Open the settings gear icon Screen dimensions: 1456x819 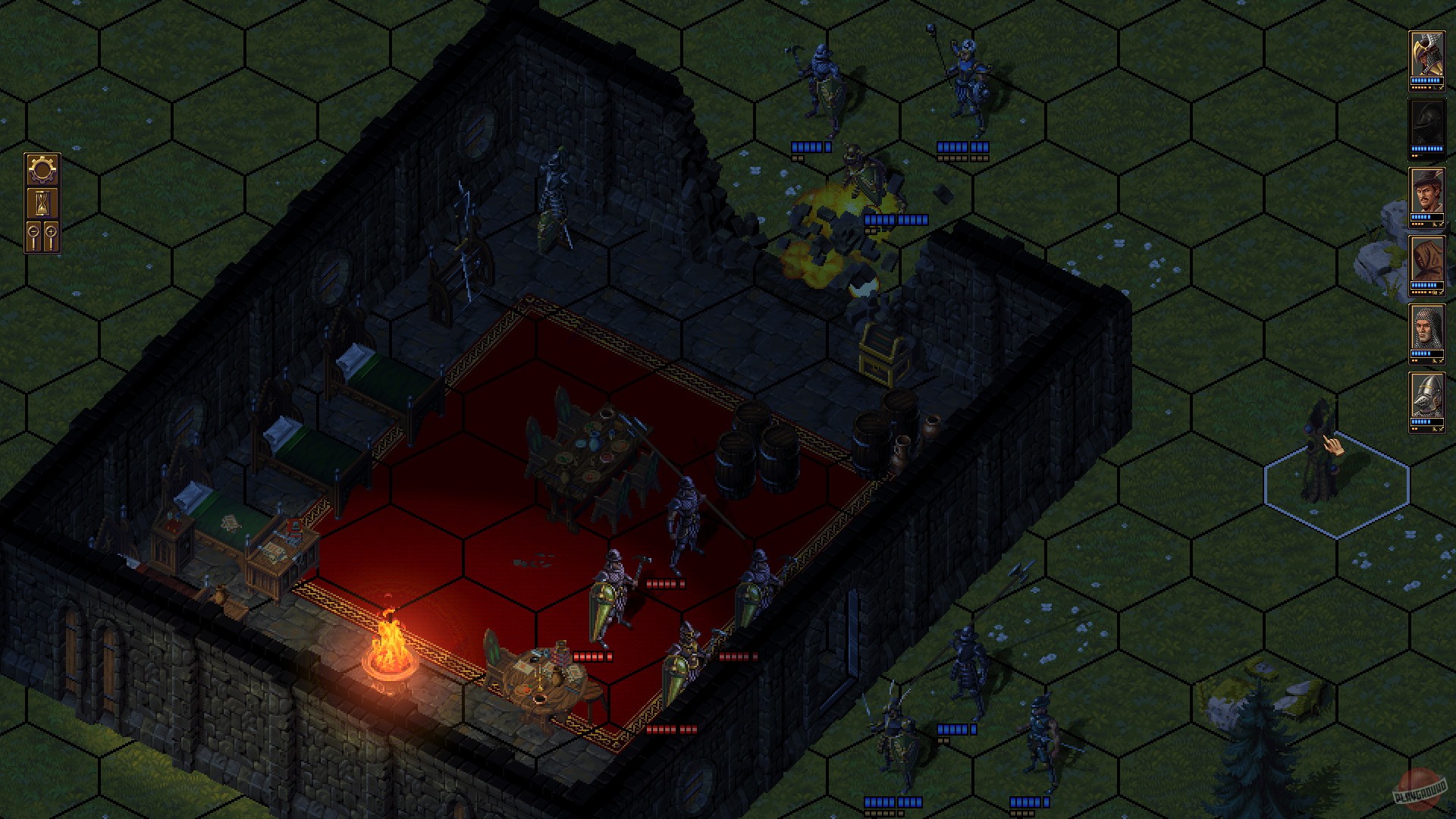click(42, 168)
